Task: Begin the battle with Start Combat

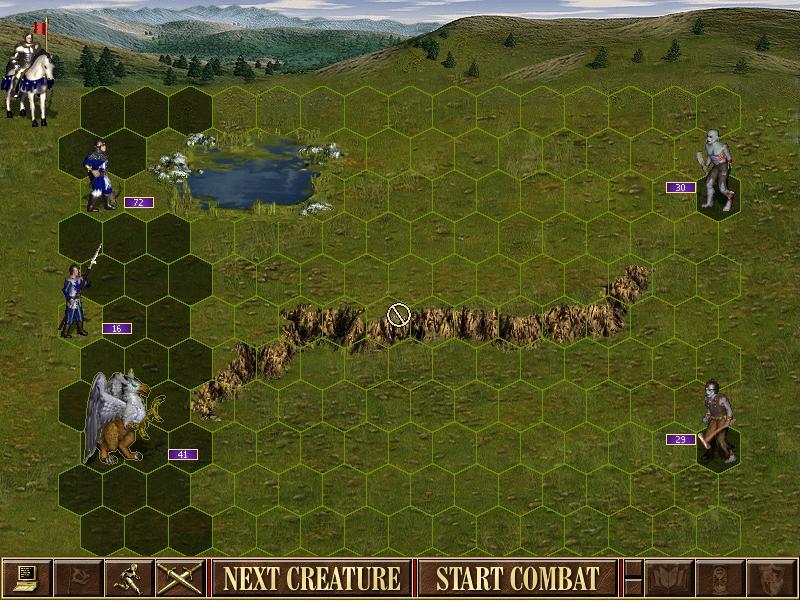Action: [x=517, y=578]
